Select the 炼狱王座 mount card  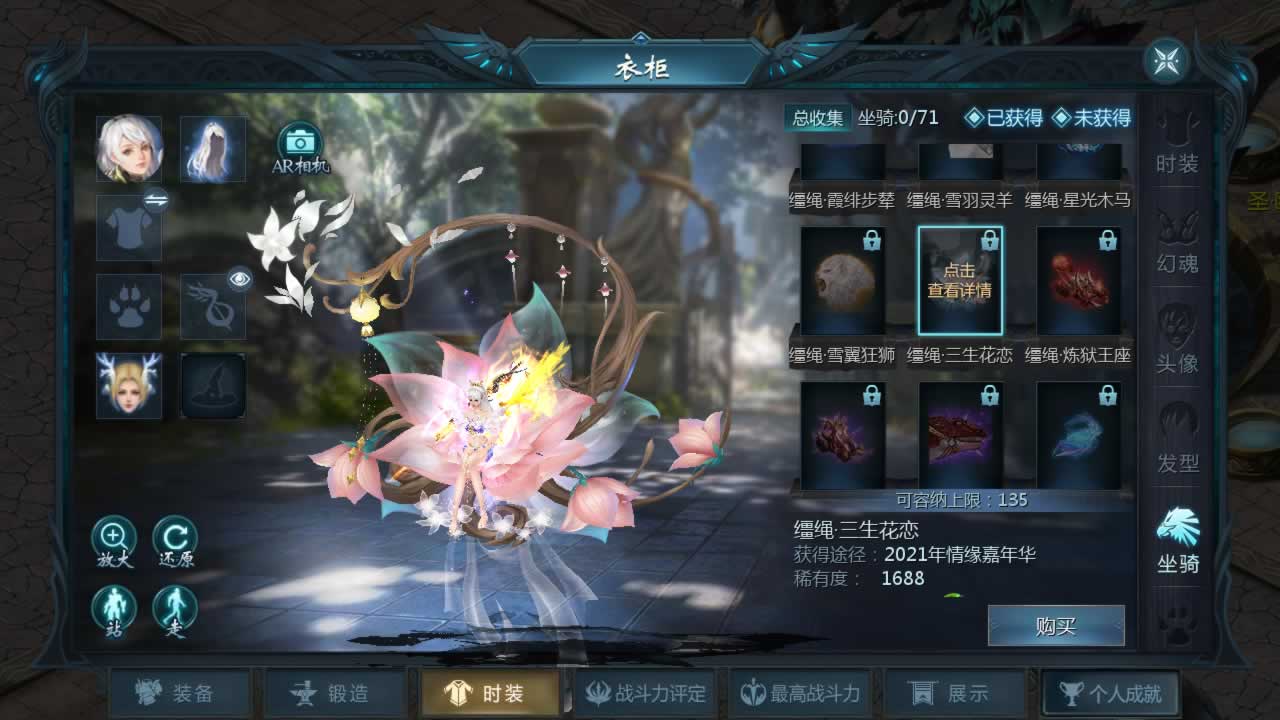point(1079,281)
